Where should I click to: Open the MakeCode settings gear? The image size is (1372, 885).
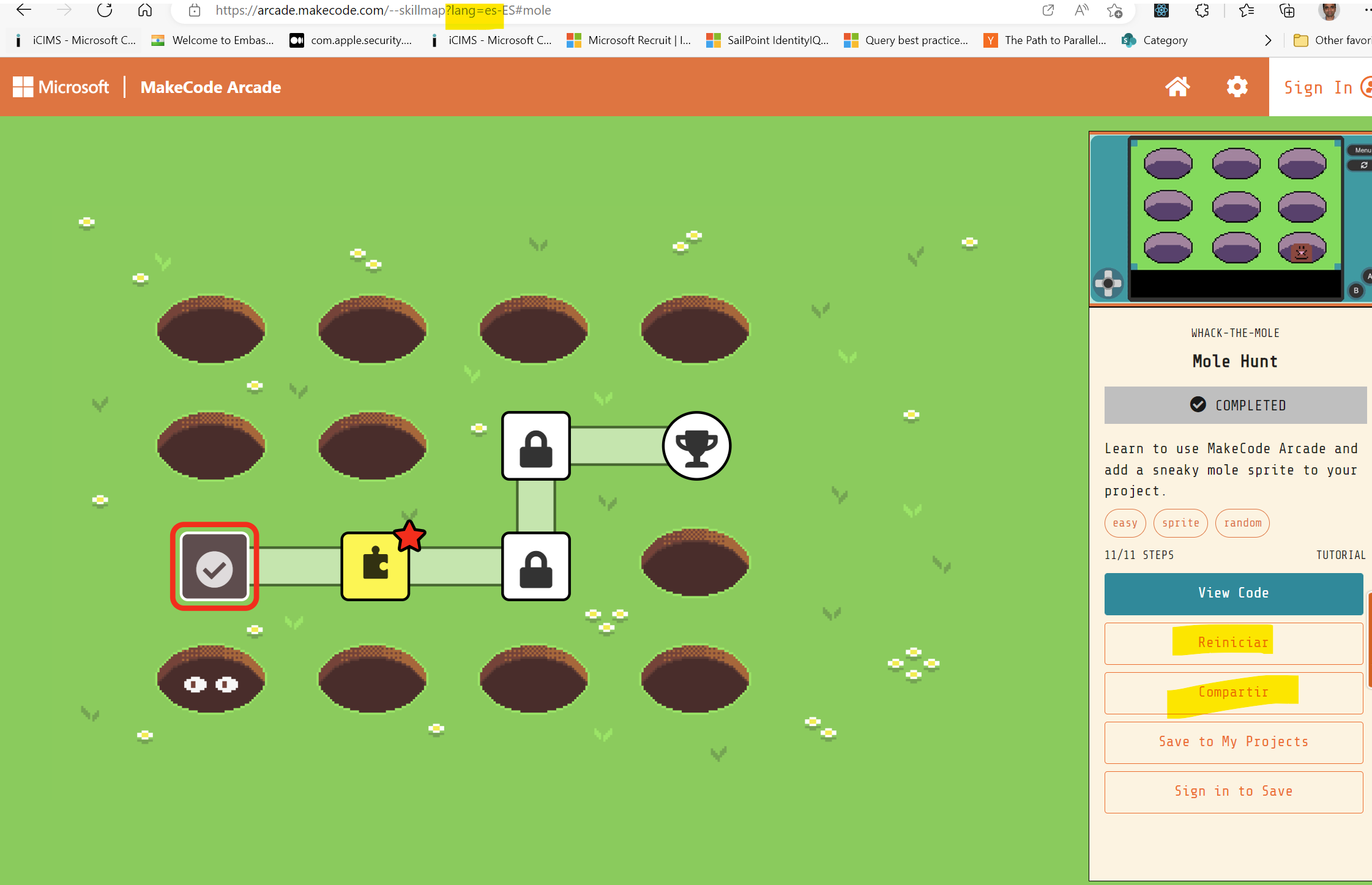pyautogui.click(x=1237, y=86)
